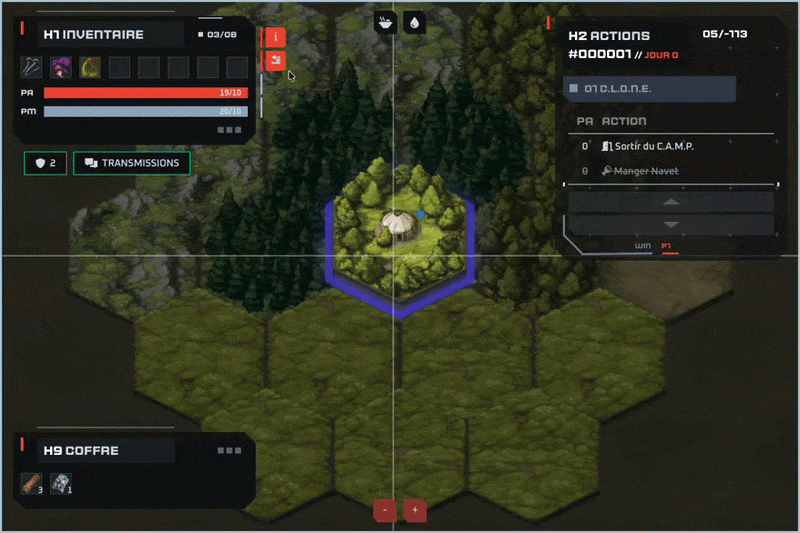Click the shield counter button

coord(45,163)
